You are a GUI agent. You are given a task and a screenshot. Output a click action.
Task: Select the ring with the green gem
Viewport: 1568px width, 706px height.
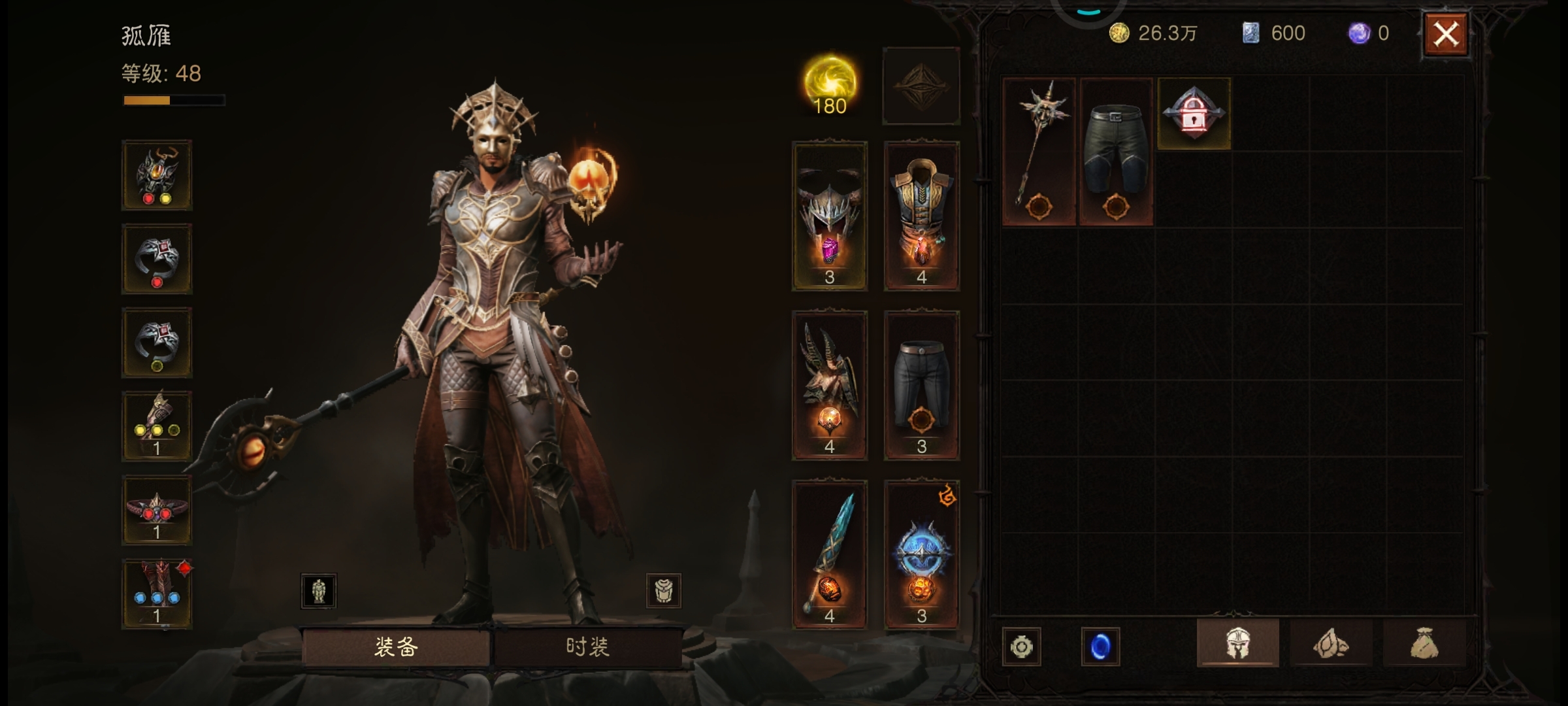(x=157, y=343)
